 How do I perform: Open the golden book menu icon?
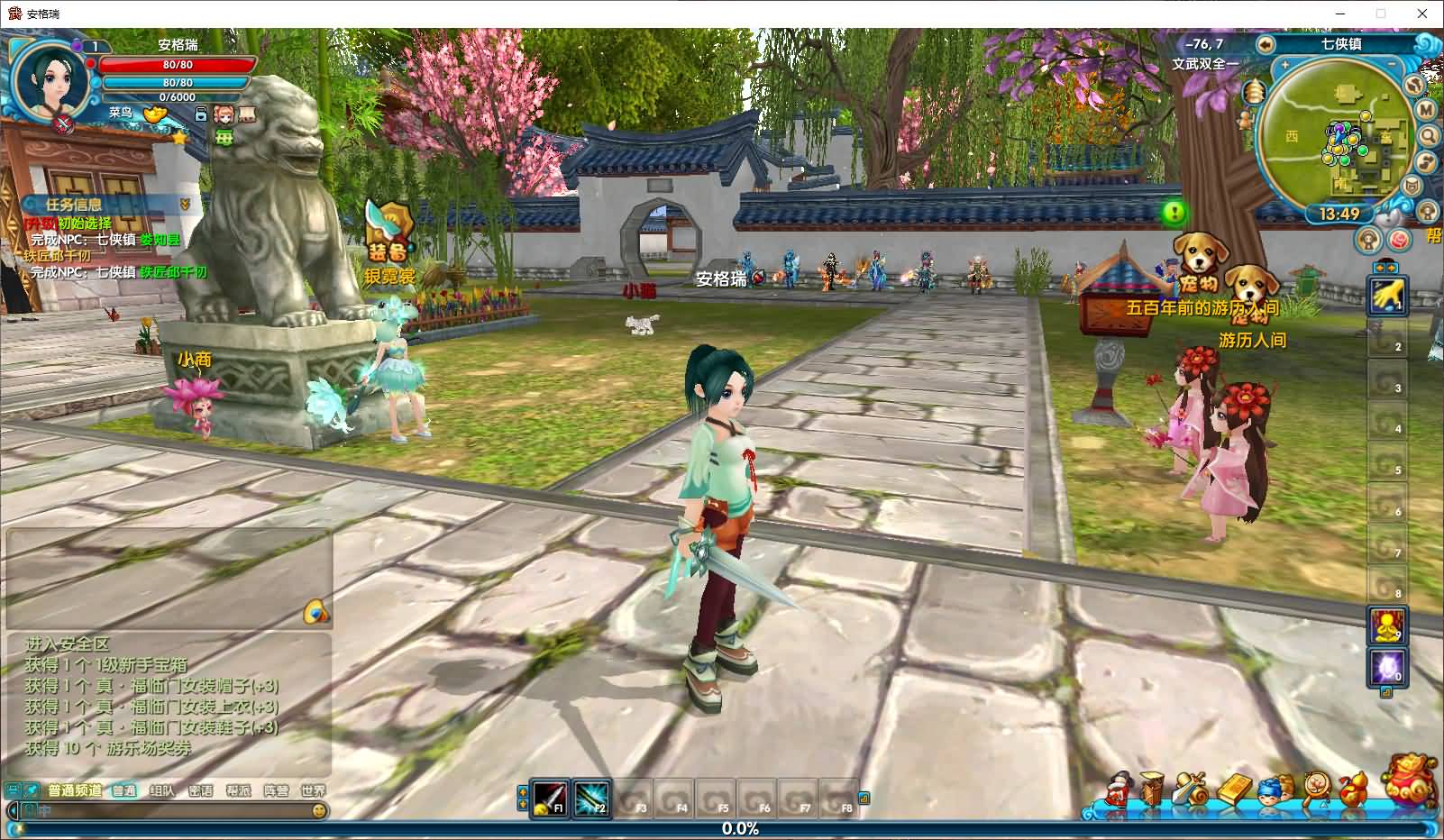pos(1234,790)
